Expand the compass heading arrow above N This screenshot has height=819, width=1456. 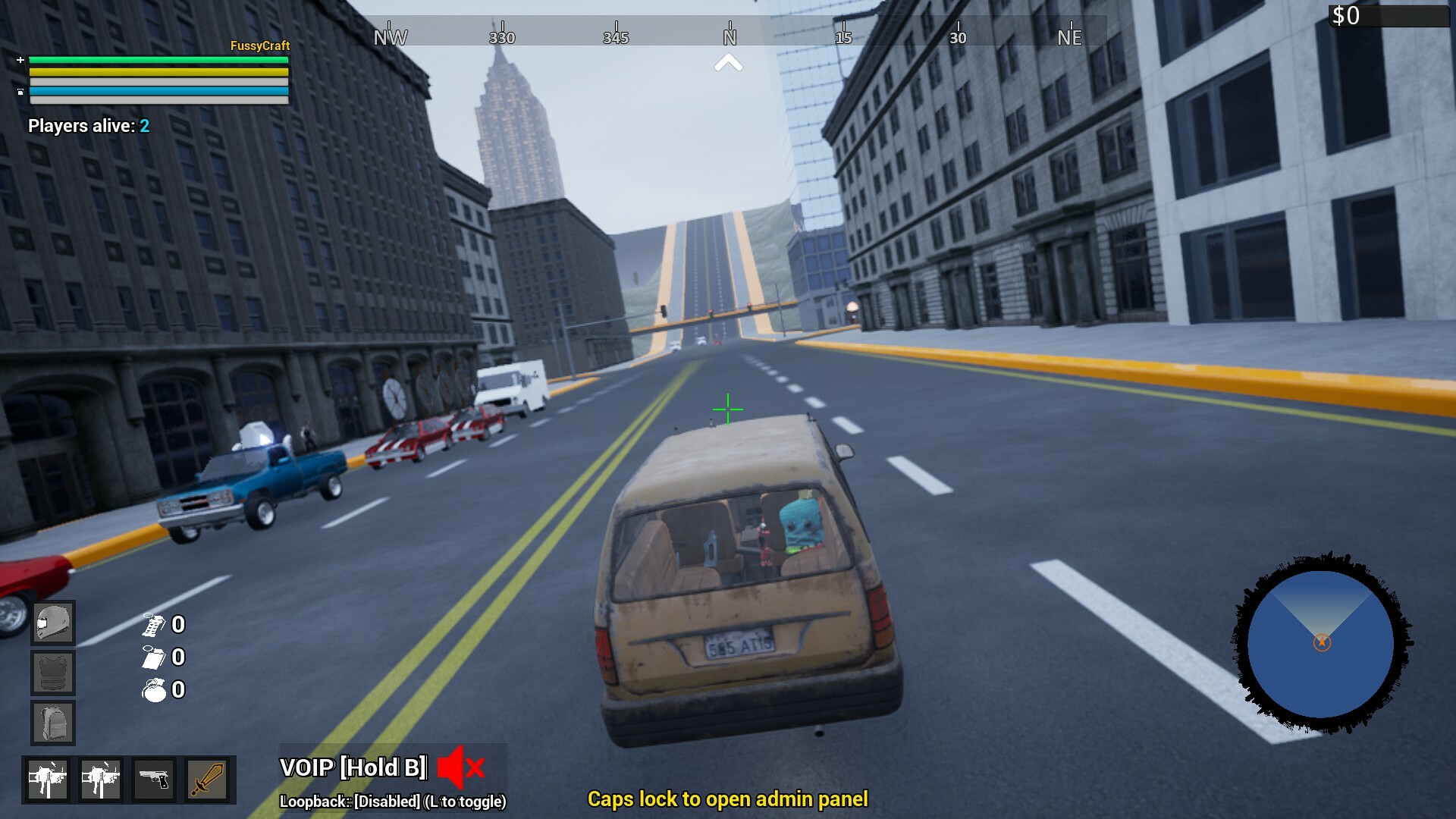click(x=729, y=64)
